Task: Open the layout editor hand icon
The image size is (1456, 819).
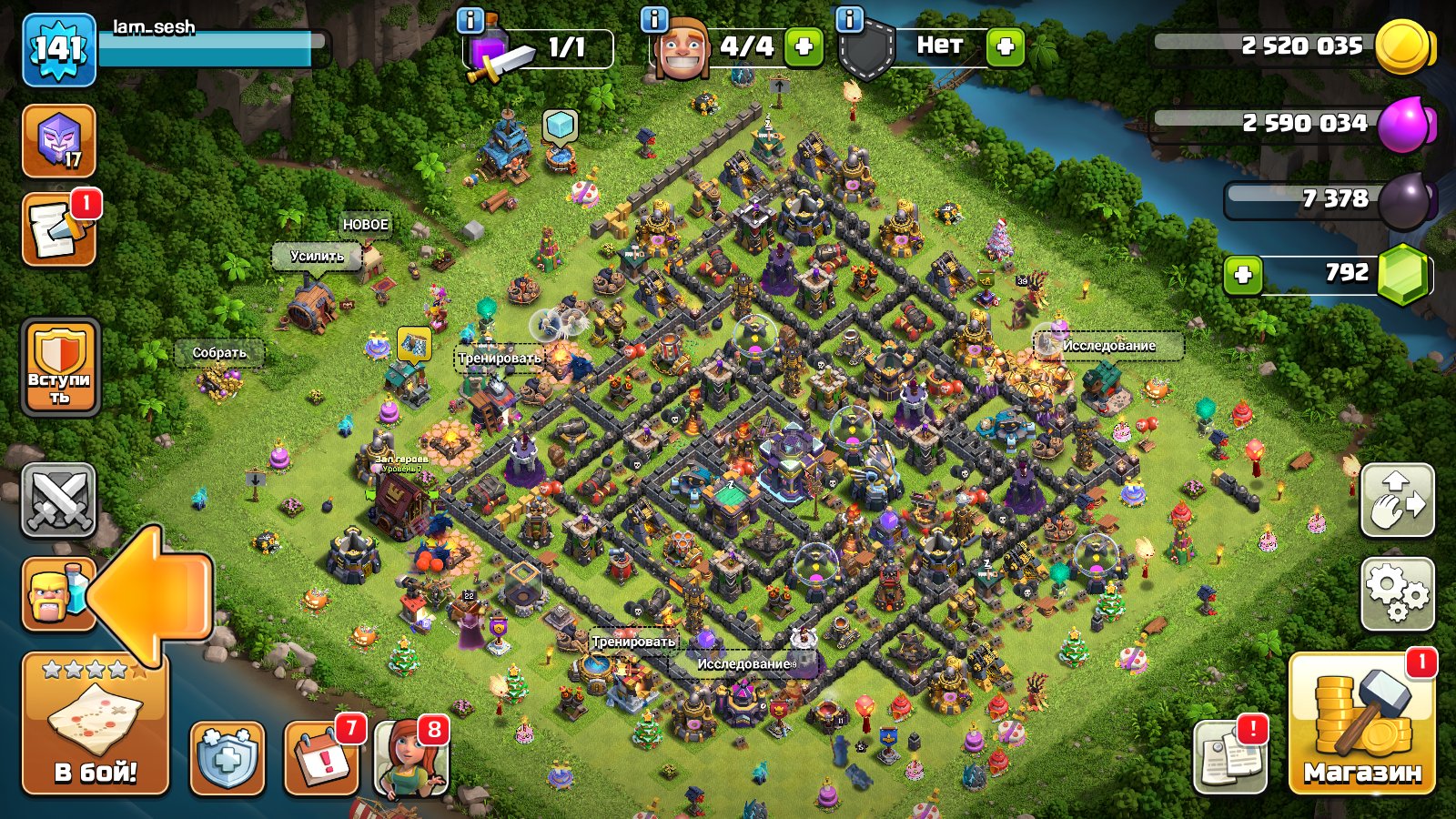Action: [x=1399, y=500]
